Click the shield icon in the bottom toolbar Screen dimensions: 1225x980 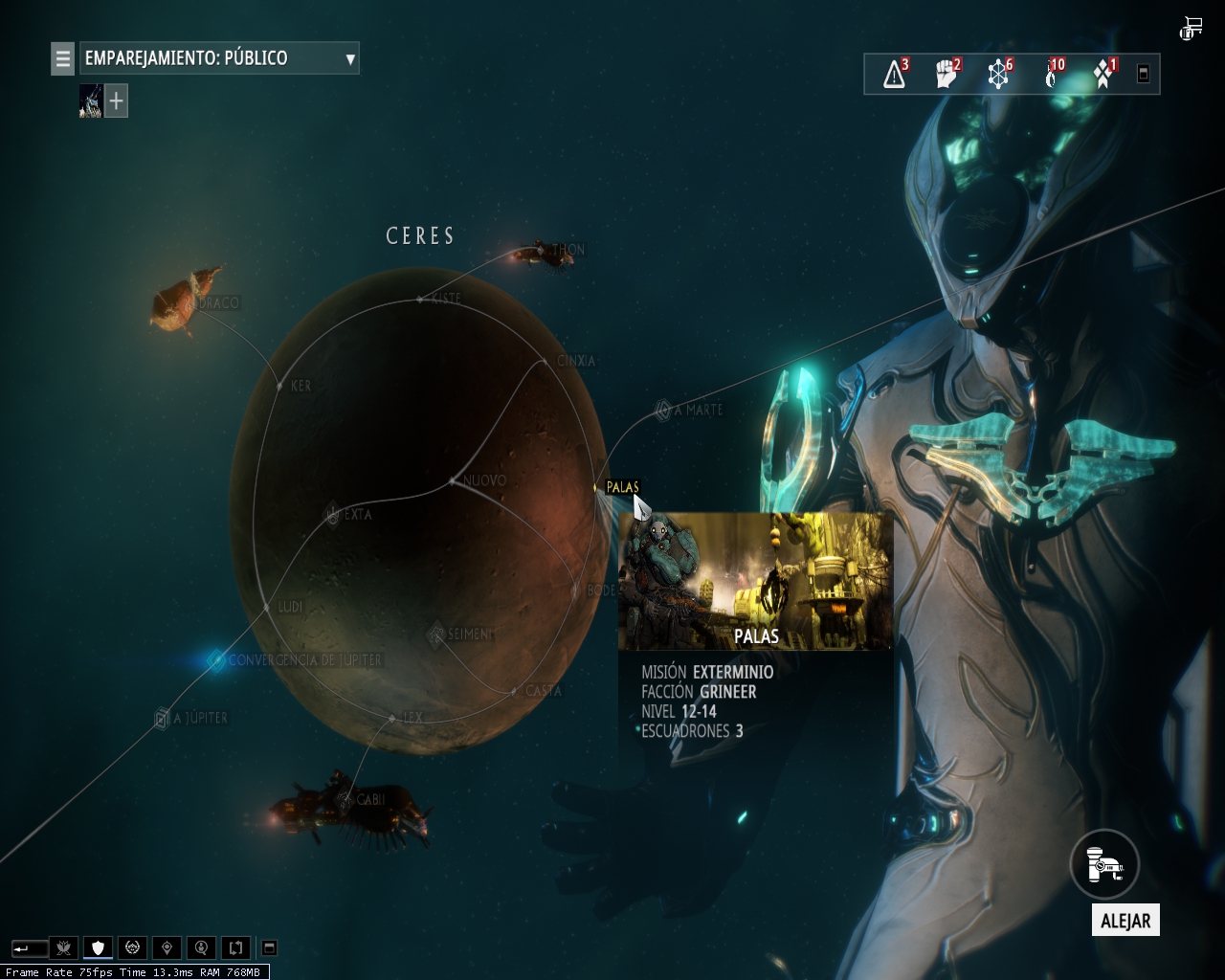98,948
